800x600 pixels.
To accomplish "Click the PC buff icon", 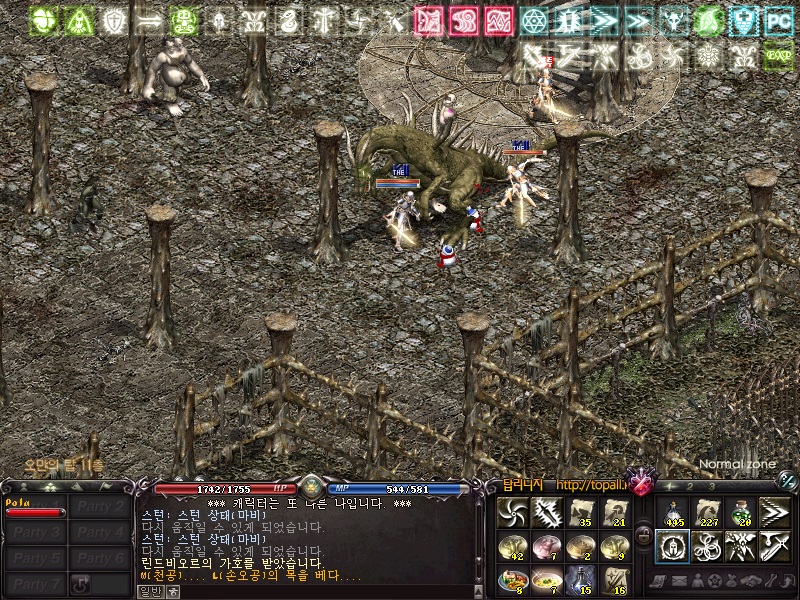I will pyautogui.click(x=777, y=20).
